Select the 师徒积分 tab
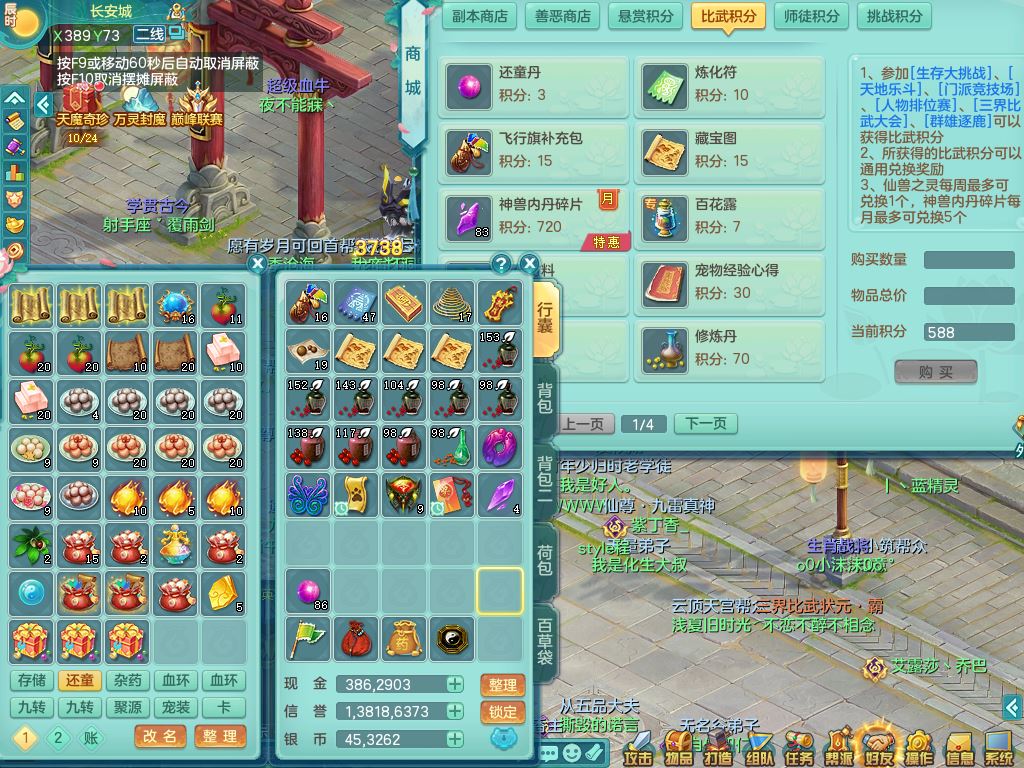 [811, 16]
